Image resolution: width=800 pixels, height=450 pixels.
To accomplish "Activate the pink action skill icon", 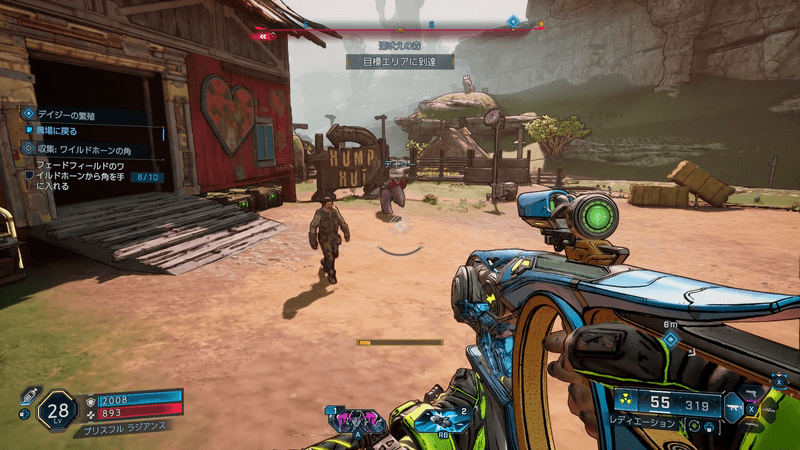I will click(357, 420).
